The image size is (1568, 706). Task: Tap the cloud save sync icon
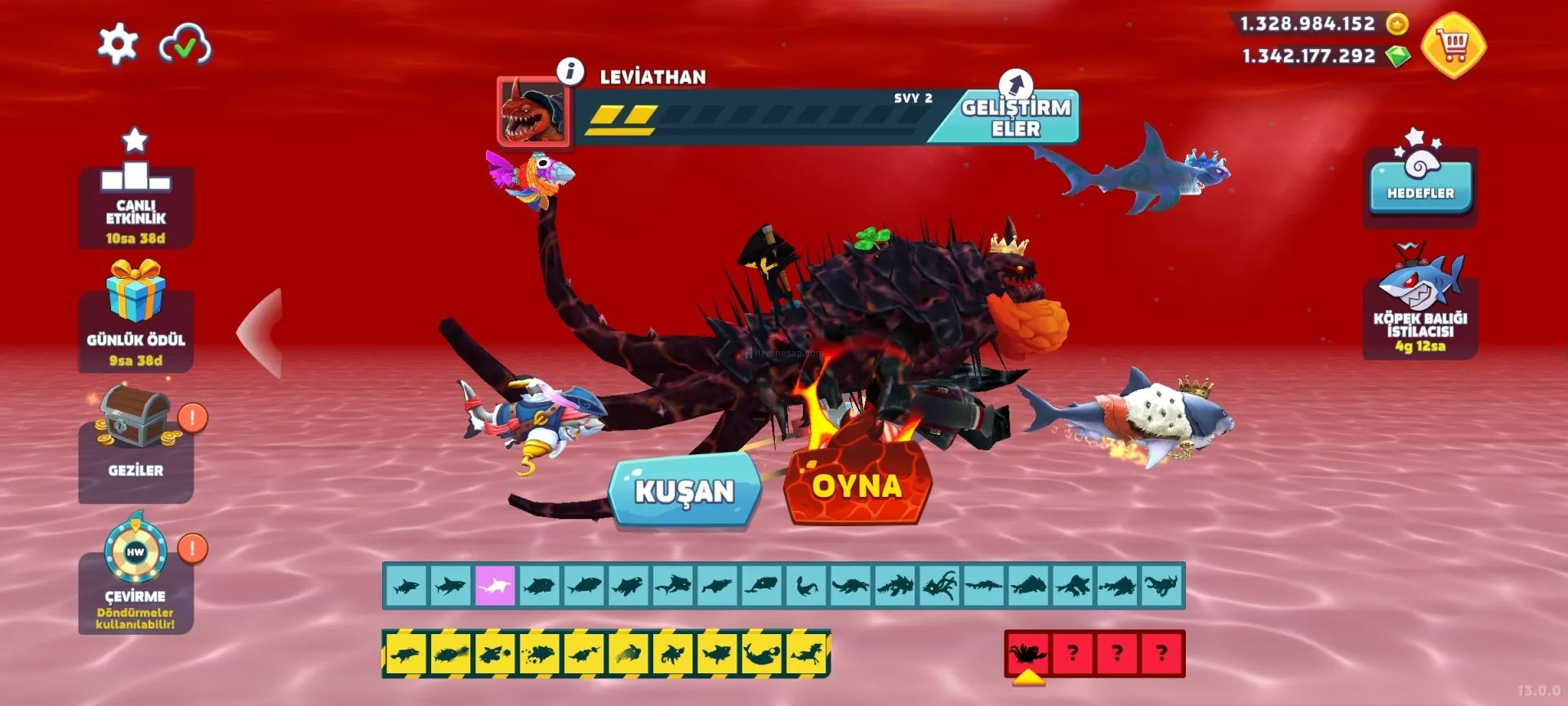click(x=185, y=46)
